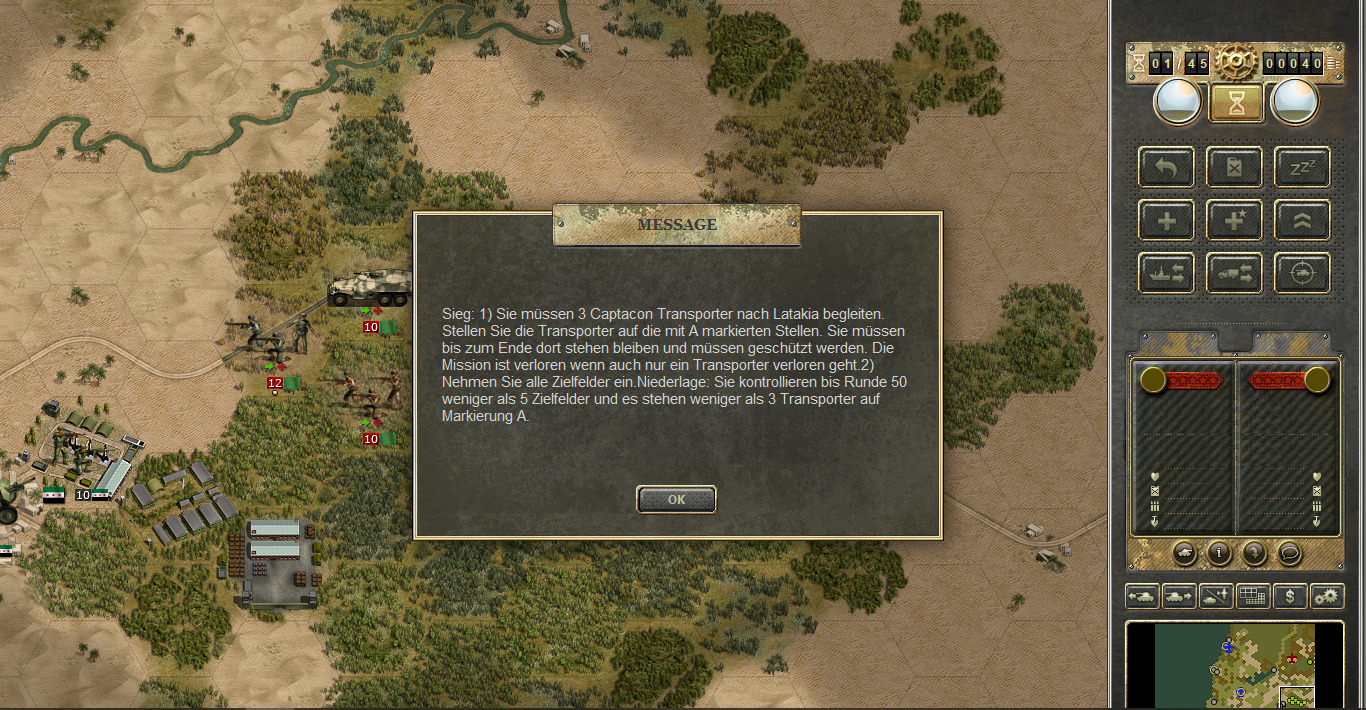Confirm the mission message with OK

tap(676, 499)
